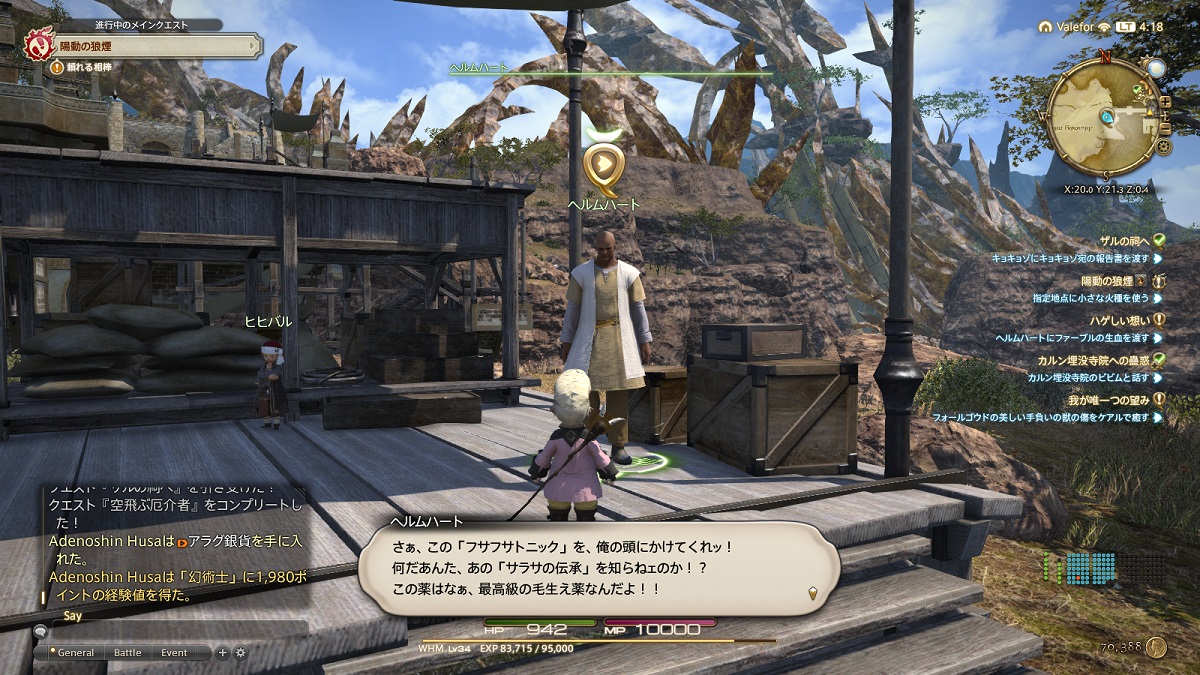Click the gil currency coin icon

[1157, 647]
